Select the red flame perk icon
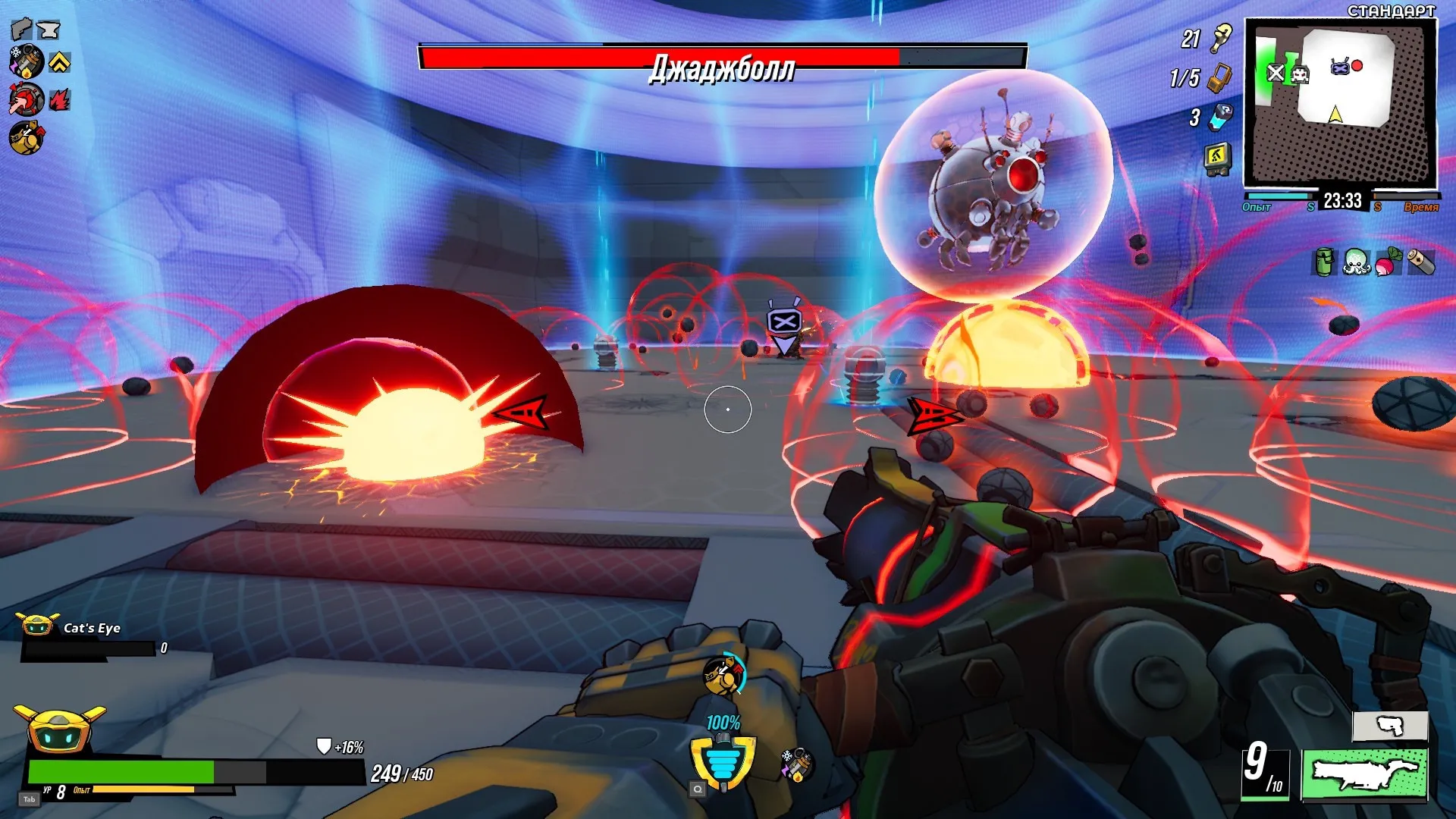Image resolution: width=1456 pixels, height=819 pixels. (x=60, y=99)
